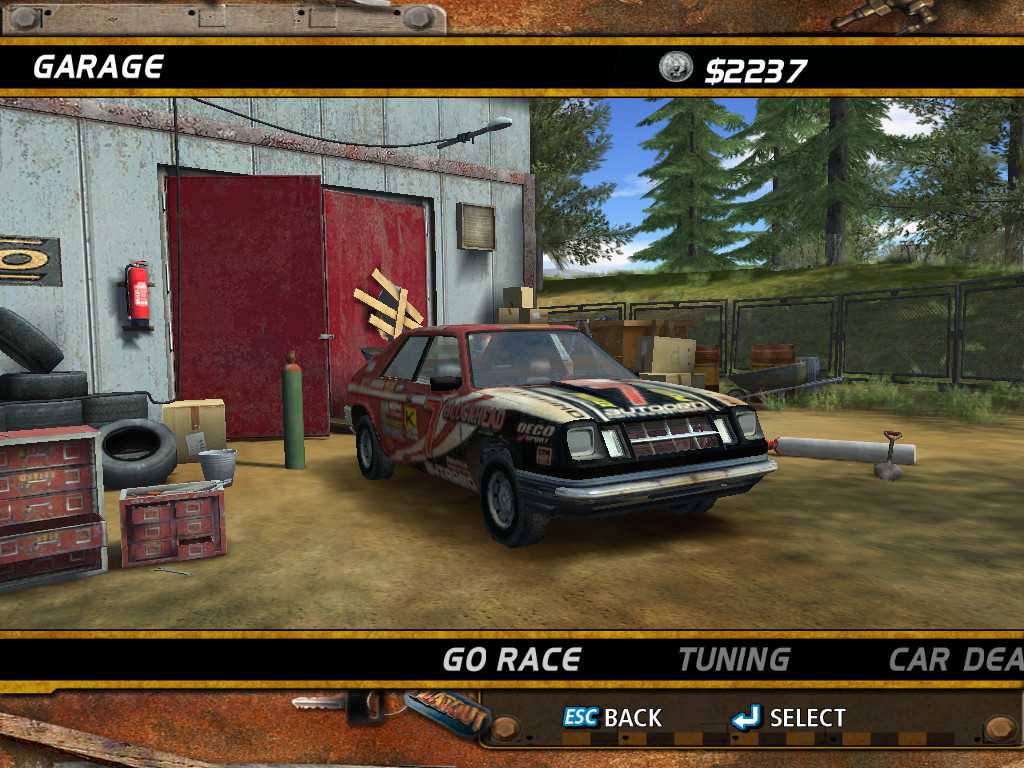Click the BACK button
Screen dimensions: 1024x768
(612, 718)
